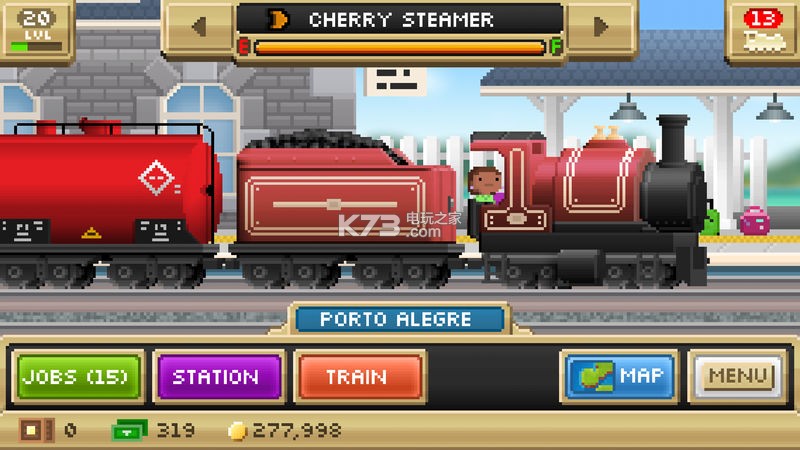Open the Jobs (15) list

pos(79,377)
